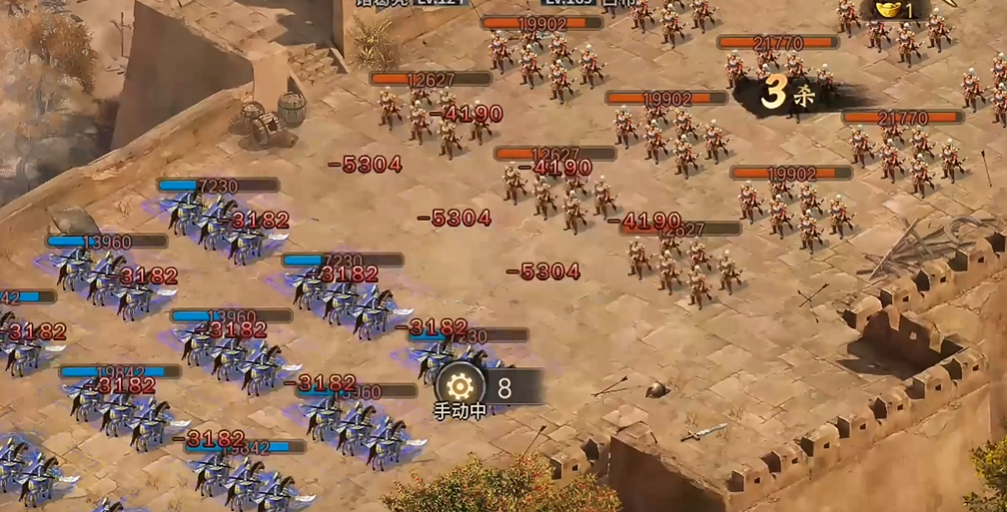
Task: Toggle the gear-shaped manual mode button
Action: coord(461,386)
